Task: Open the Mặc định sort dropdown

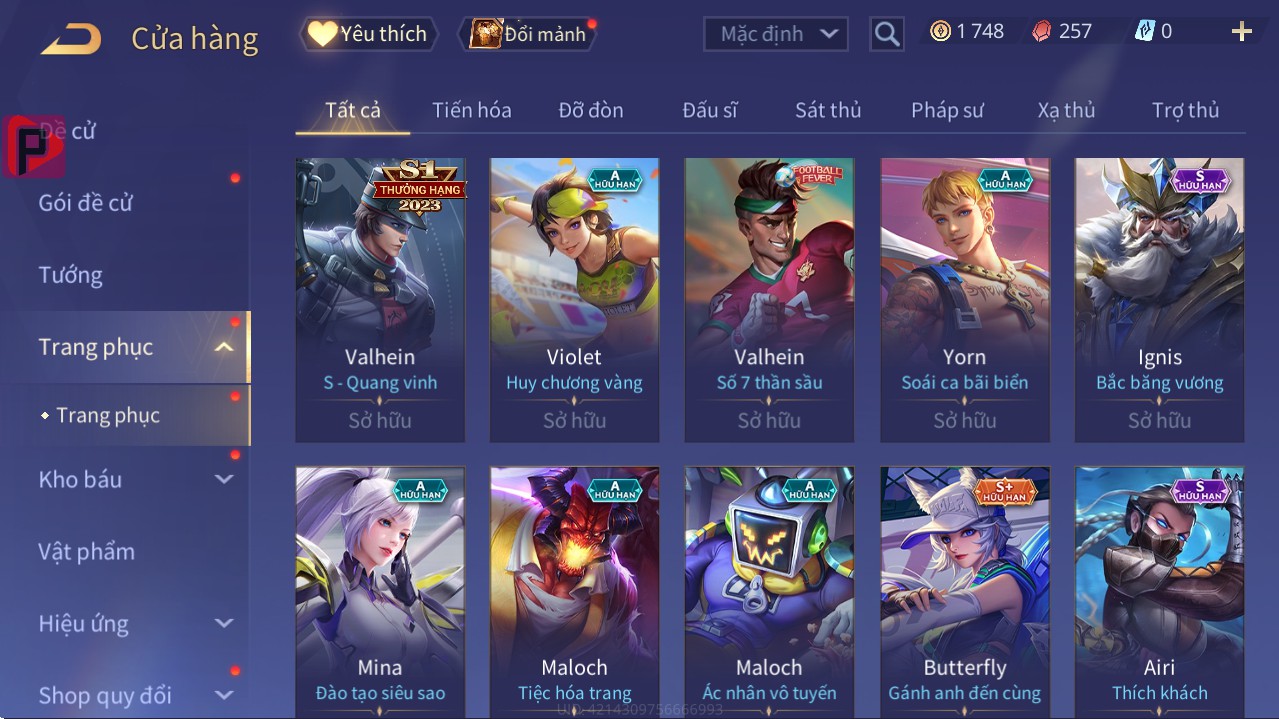Action: [776, 34]
